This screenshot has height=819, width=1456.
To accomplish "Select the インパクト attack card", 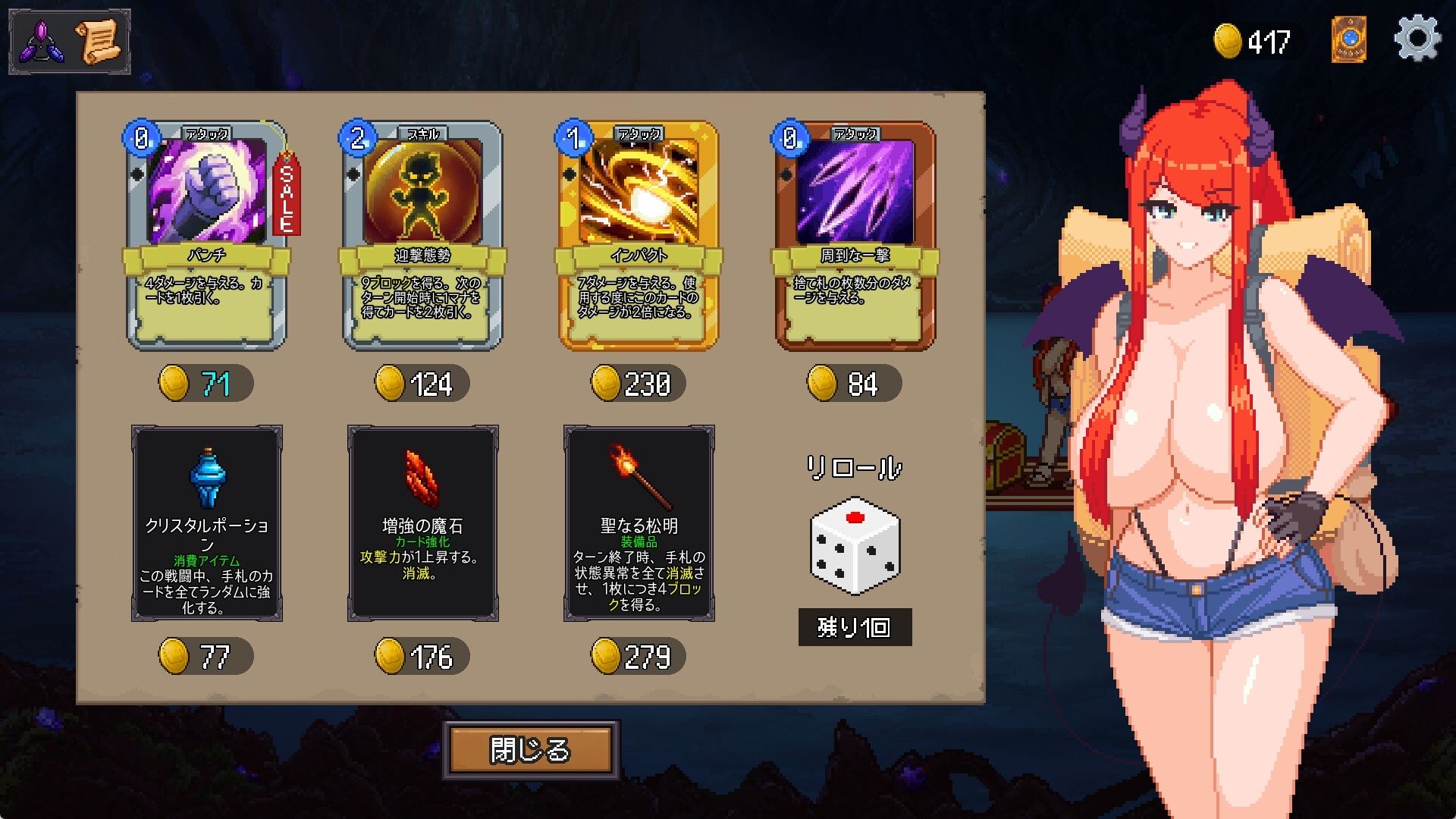I will pyautogui.click(x=637, y=235).
